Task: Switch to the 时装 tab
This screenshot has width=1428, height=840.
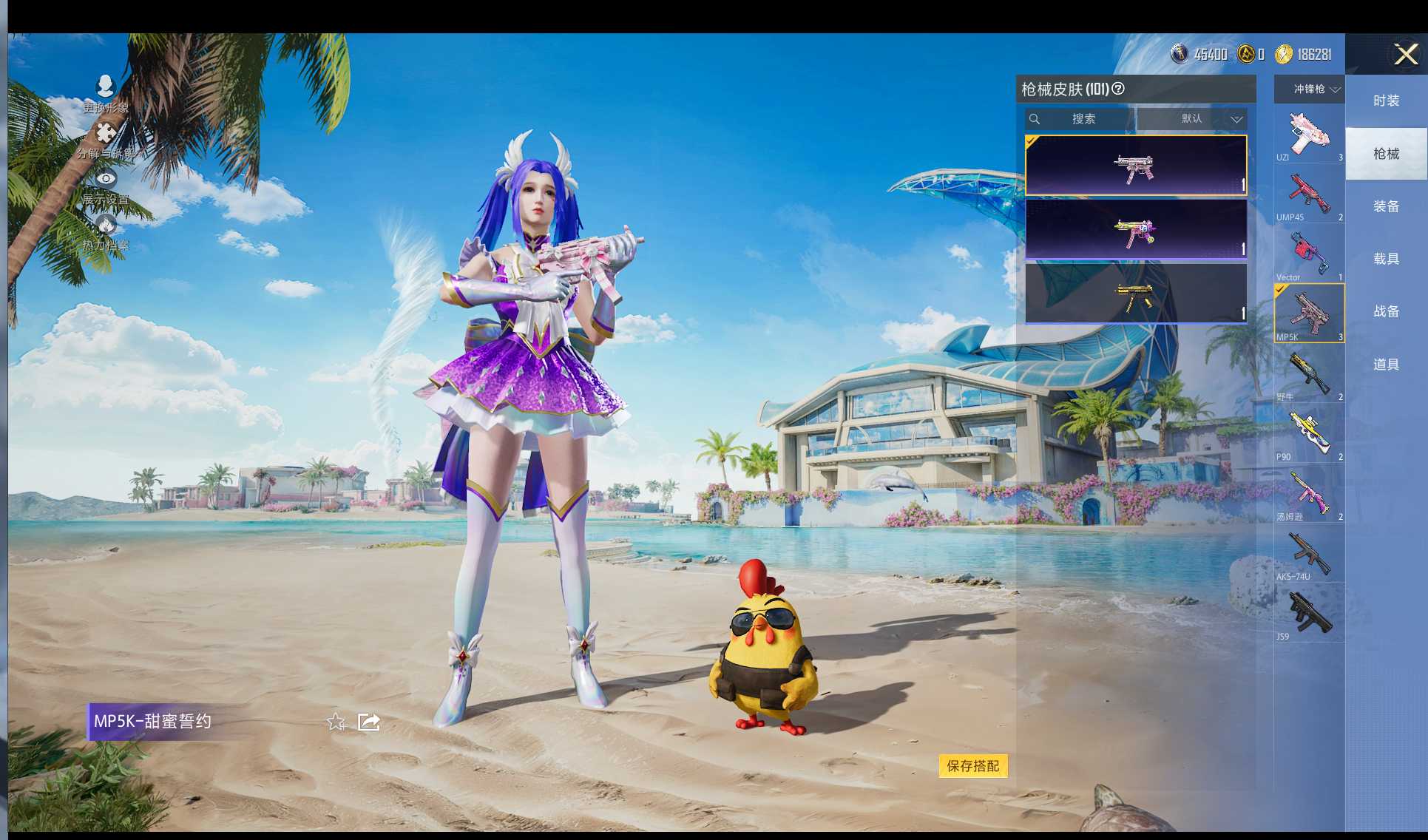Action: click(1386, 101)
